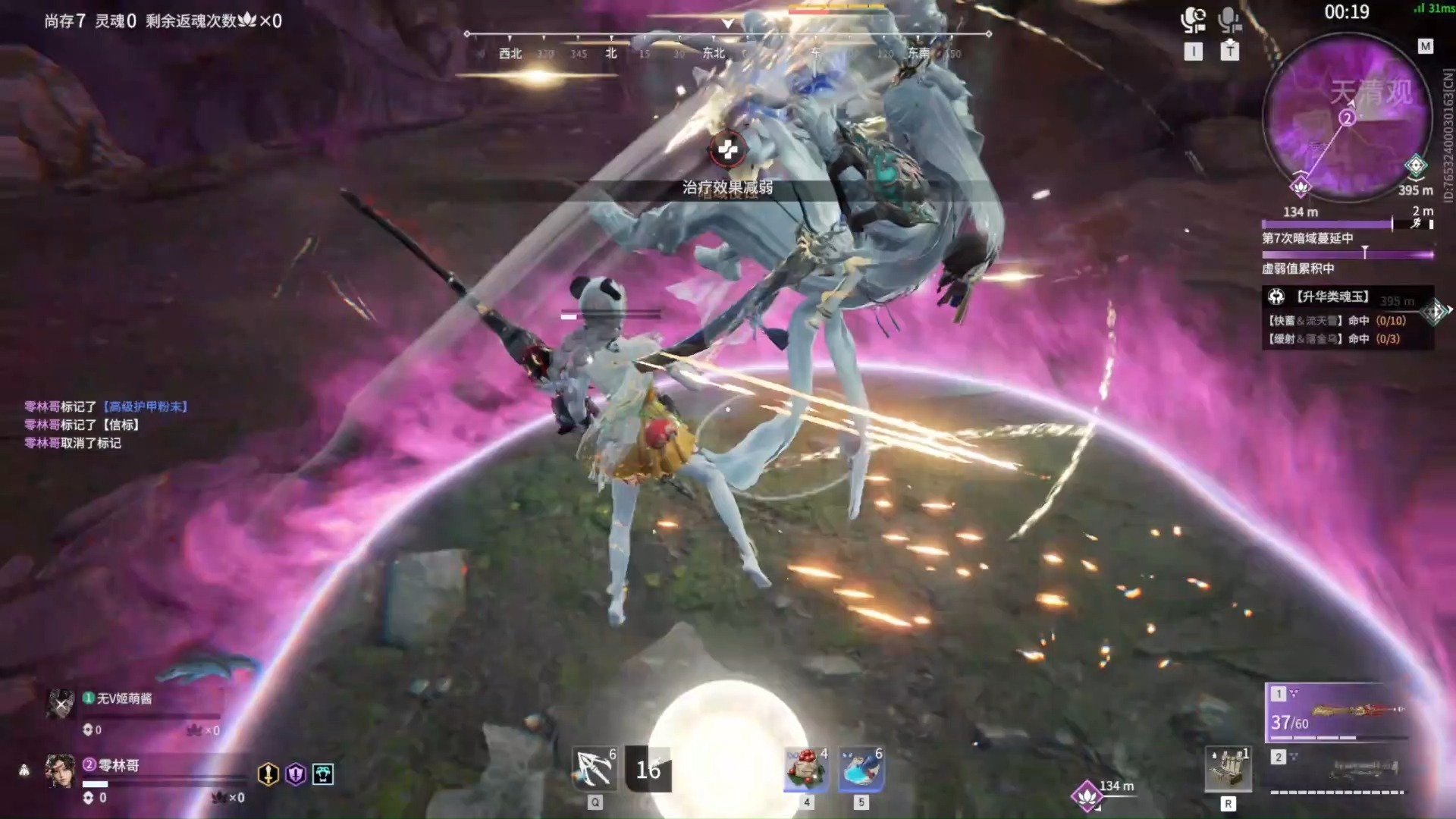1456x819 pixels.
Task: Toggle the team voice chat headset icon
Action: tap(1193, 20)
